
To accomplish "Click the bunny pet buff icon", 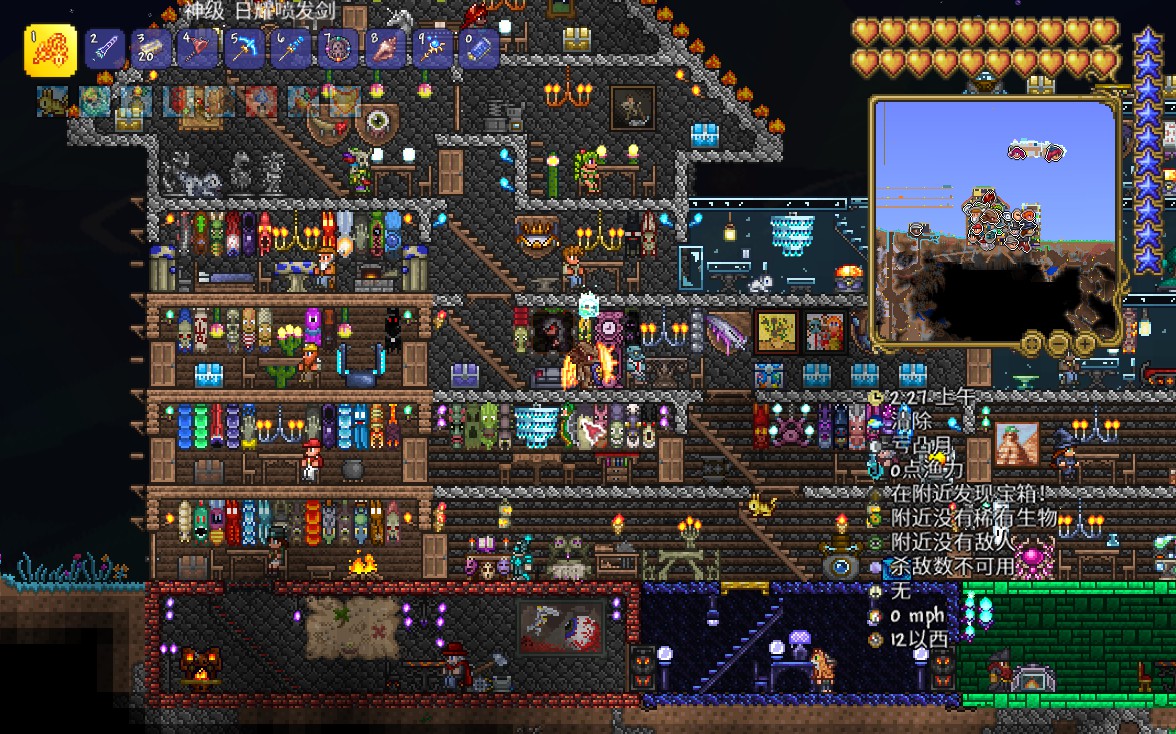I will 51,101.
